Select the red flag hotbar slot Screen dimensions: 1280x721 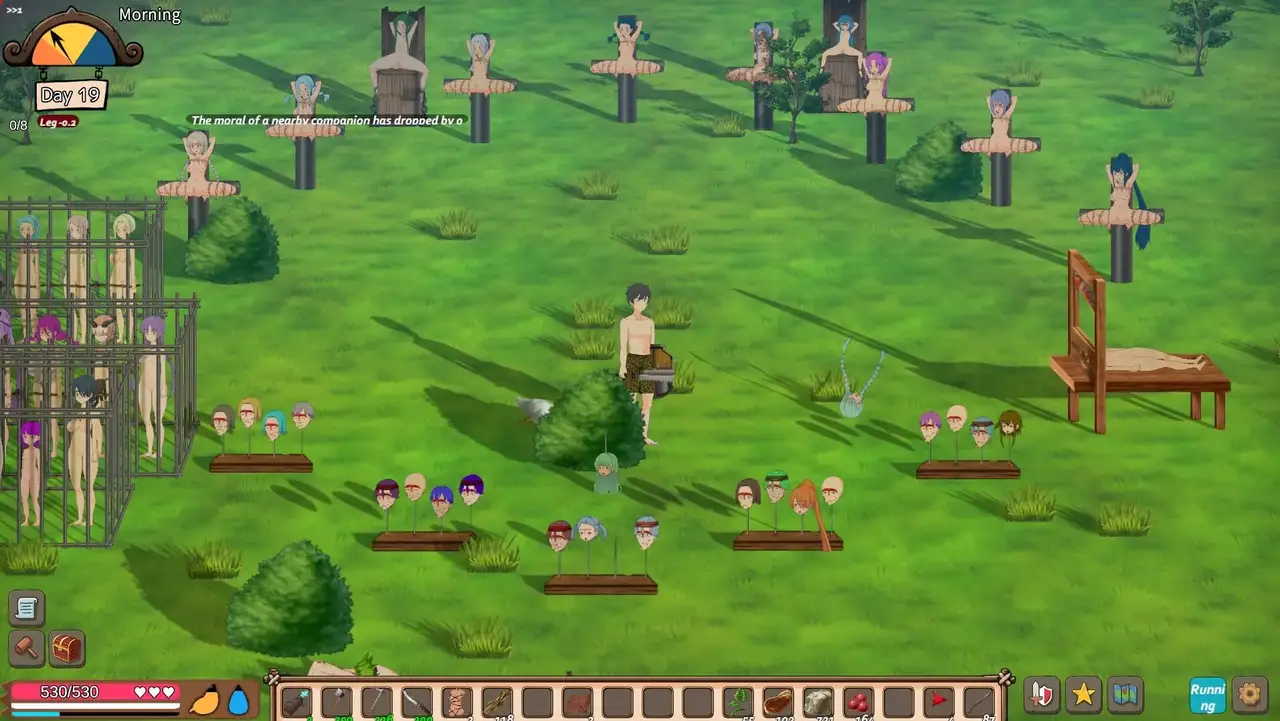pos(937,702)
